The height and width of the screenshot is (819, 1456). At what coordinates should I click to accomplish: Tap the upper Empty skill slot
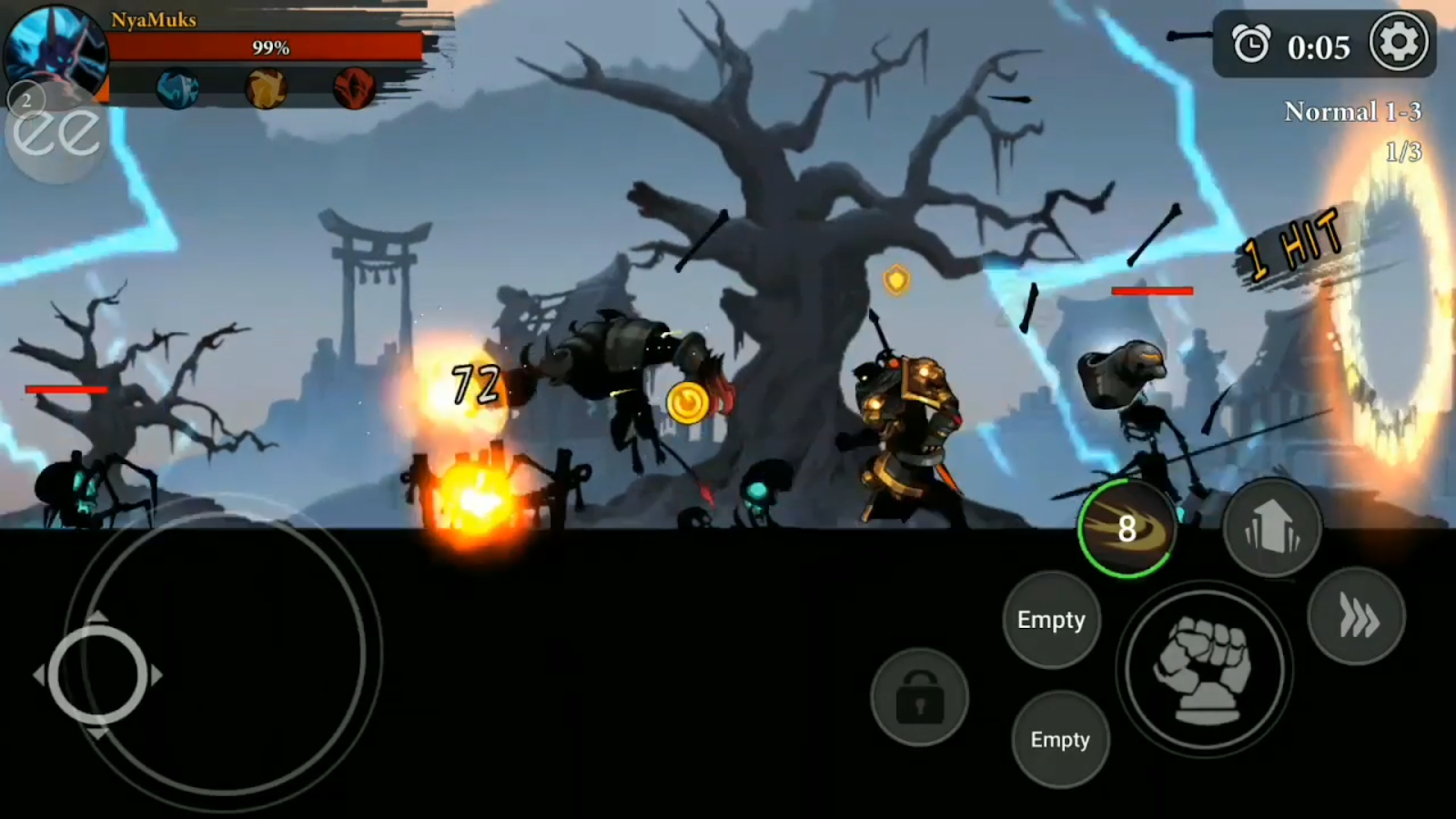point(1051,620)
